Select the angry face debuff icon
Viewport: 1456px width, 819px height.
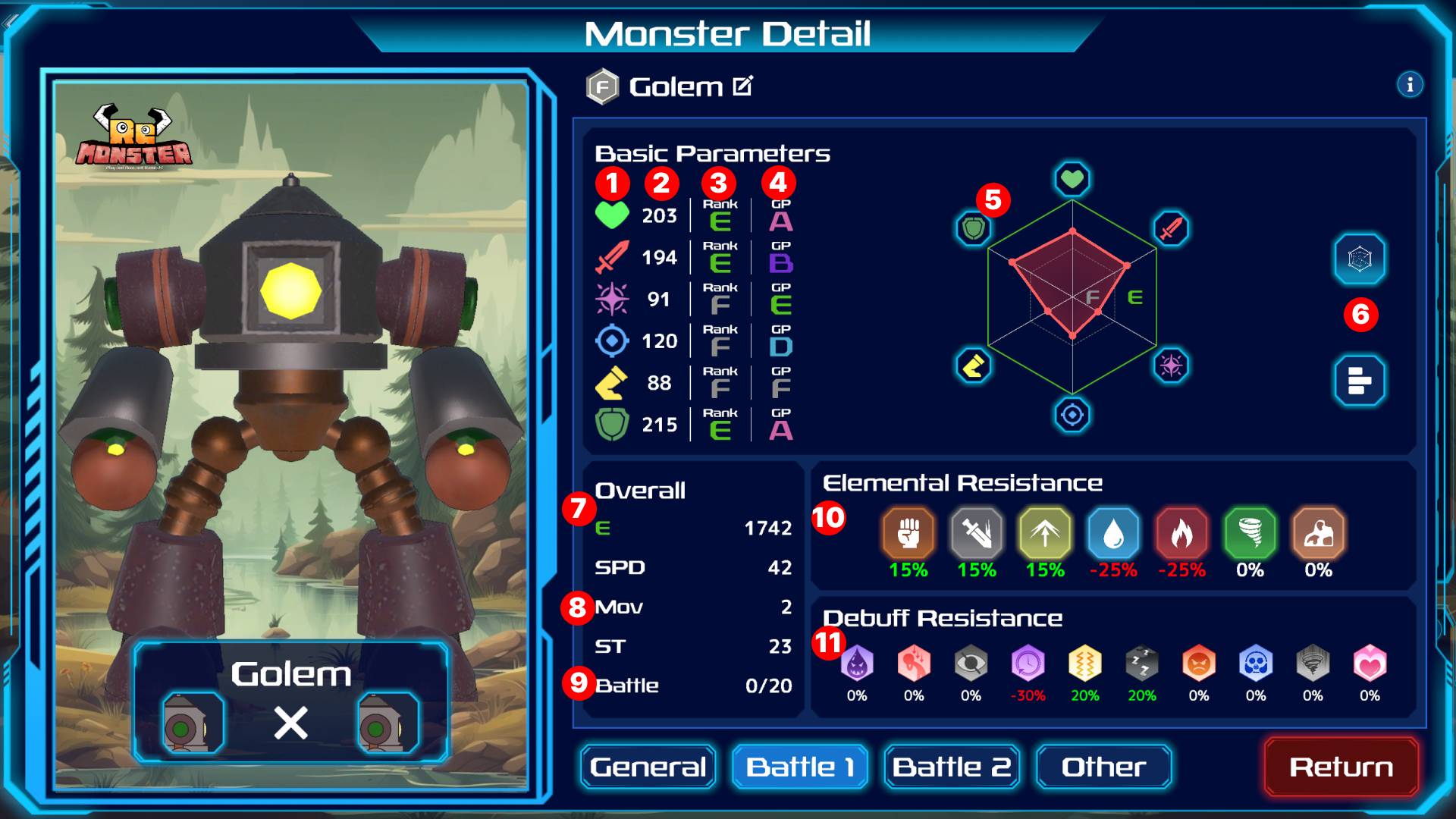1199,664
